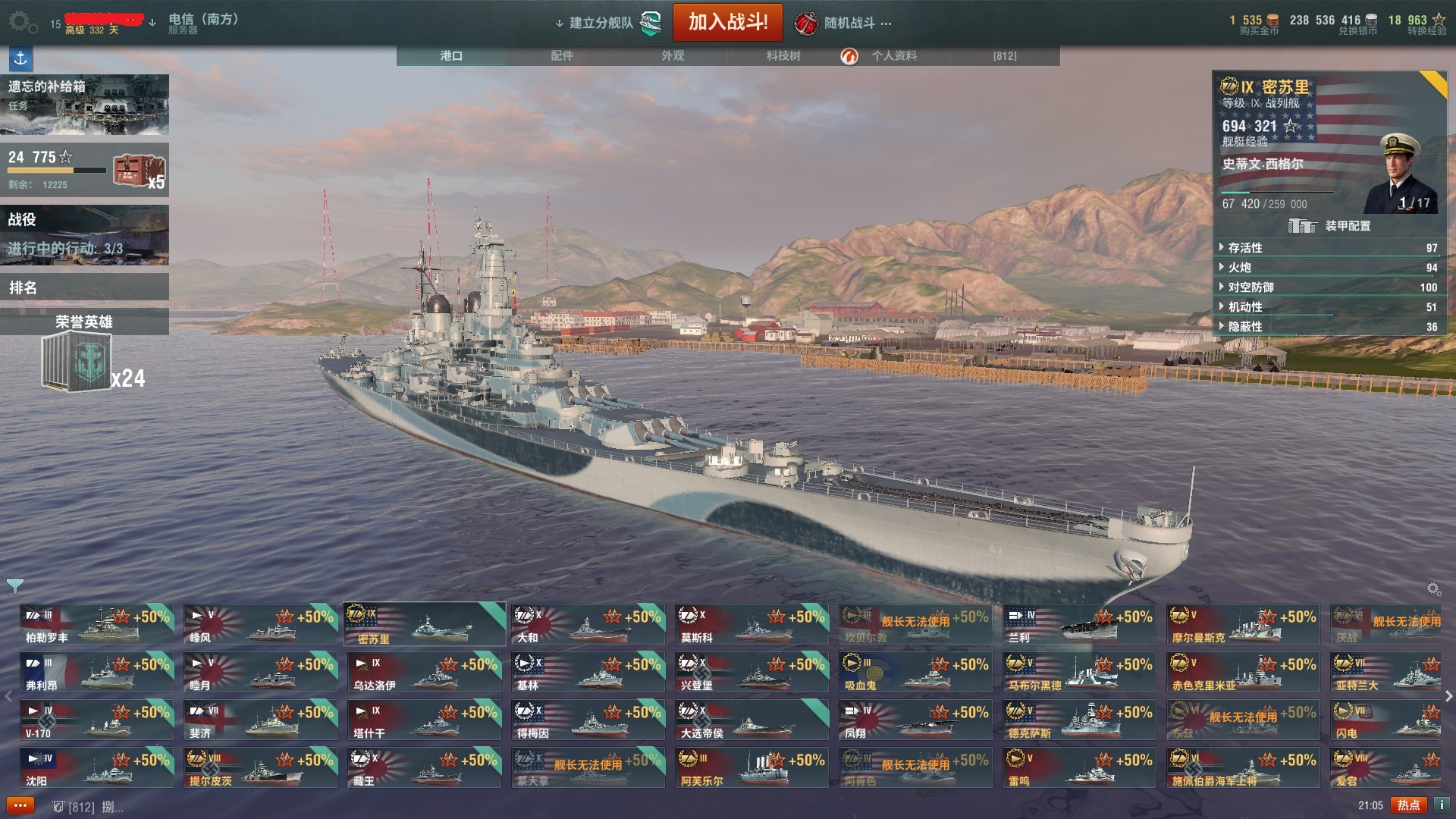Screen dimensions: 1456x819
Task: Open the 排名 ranked panel
Action: (84, 287)
